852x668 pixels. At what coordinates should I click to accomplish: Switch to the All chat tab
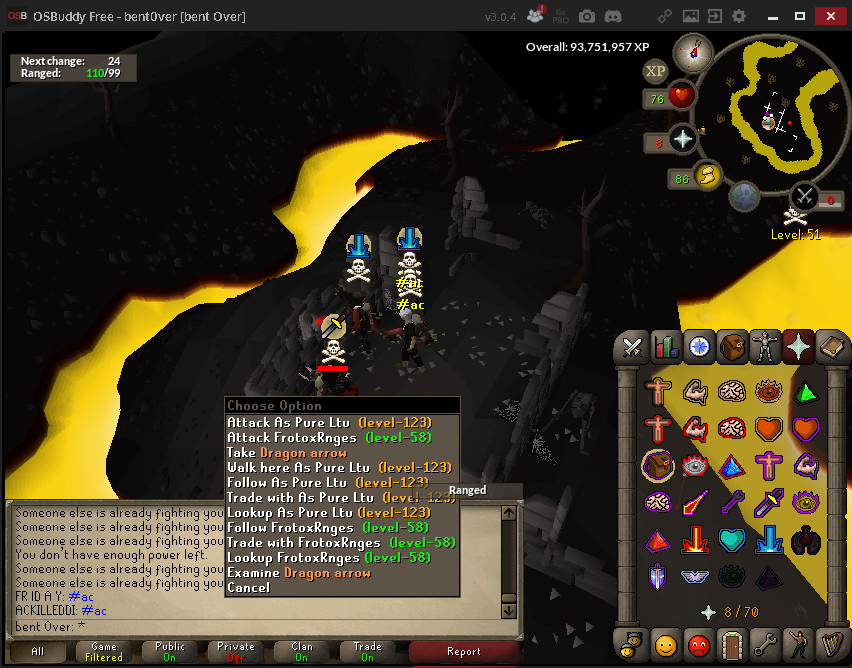click(37, 651)
